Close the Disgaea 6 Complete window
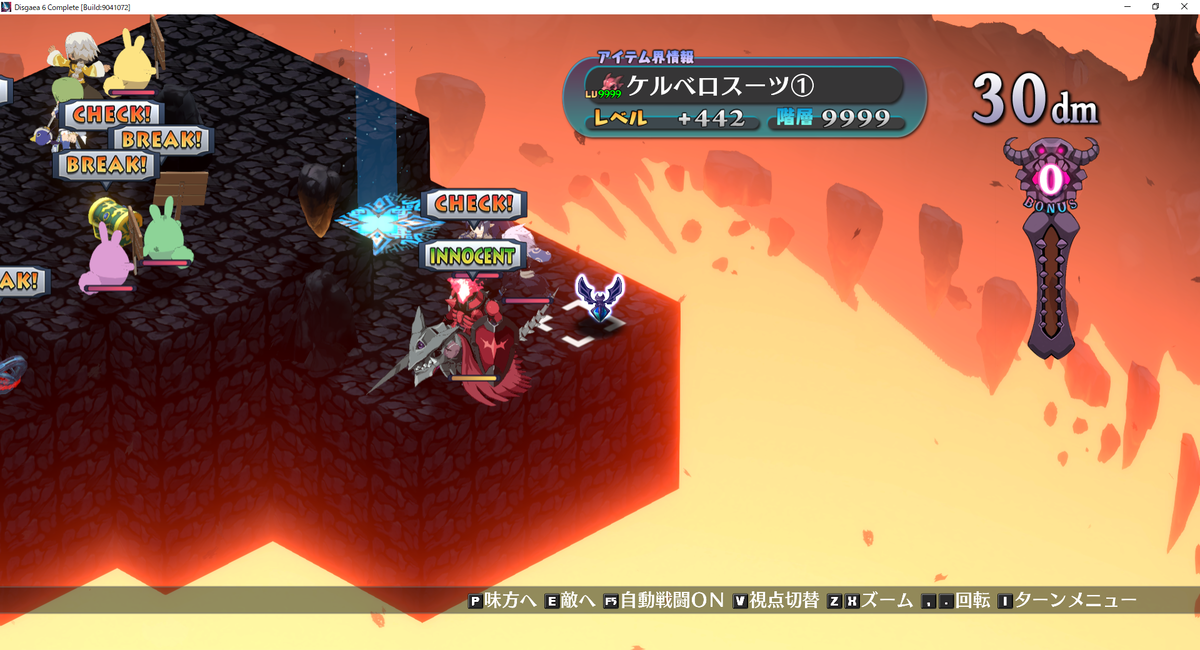The height and width of the screenshot is (650, 1200). click(1184, 7)
